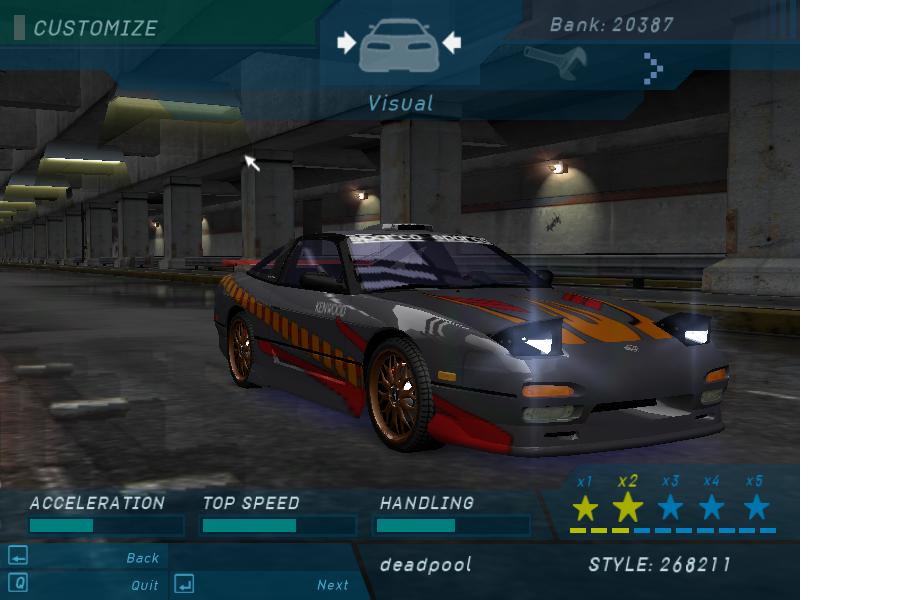The height and width of the screenshot is (600, 904).
Task: Proceed with the Next option
Action: pyautogui.click(x=332, y=585)
